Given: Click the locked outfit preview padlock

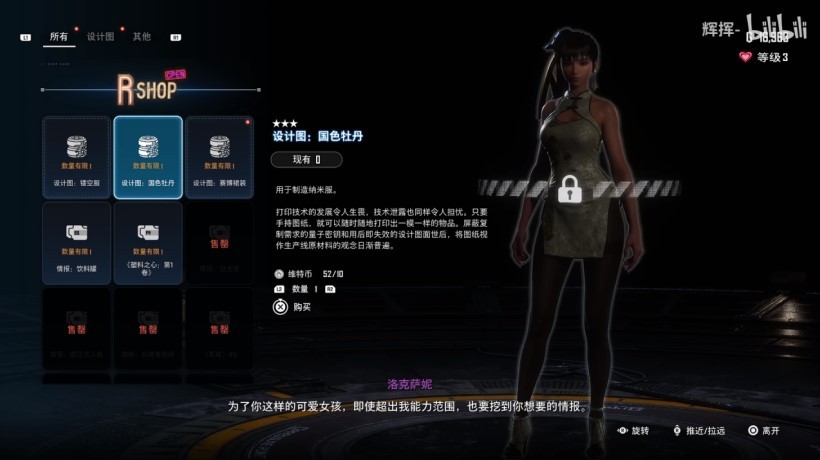Looking at the screenshot, I should (570, 188).
